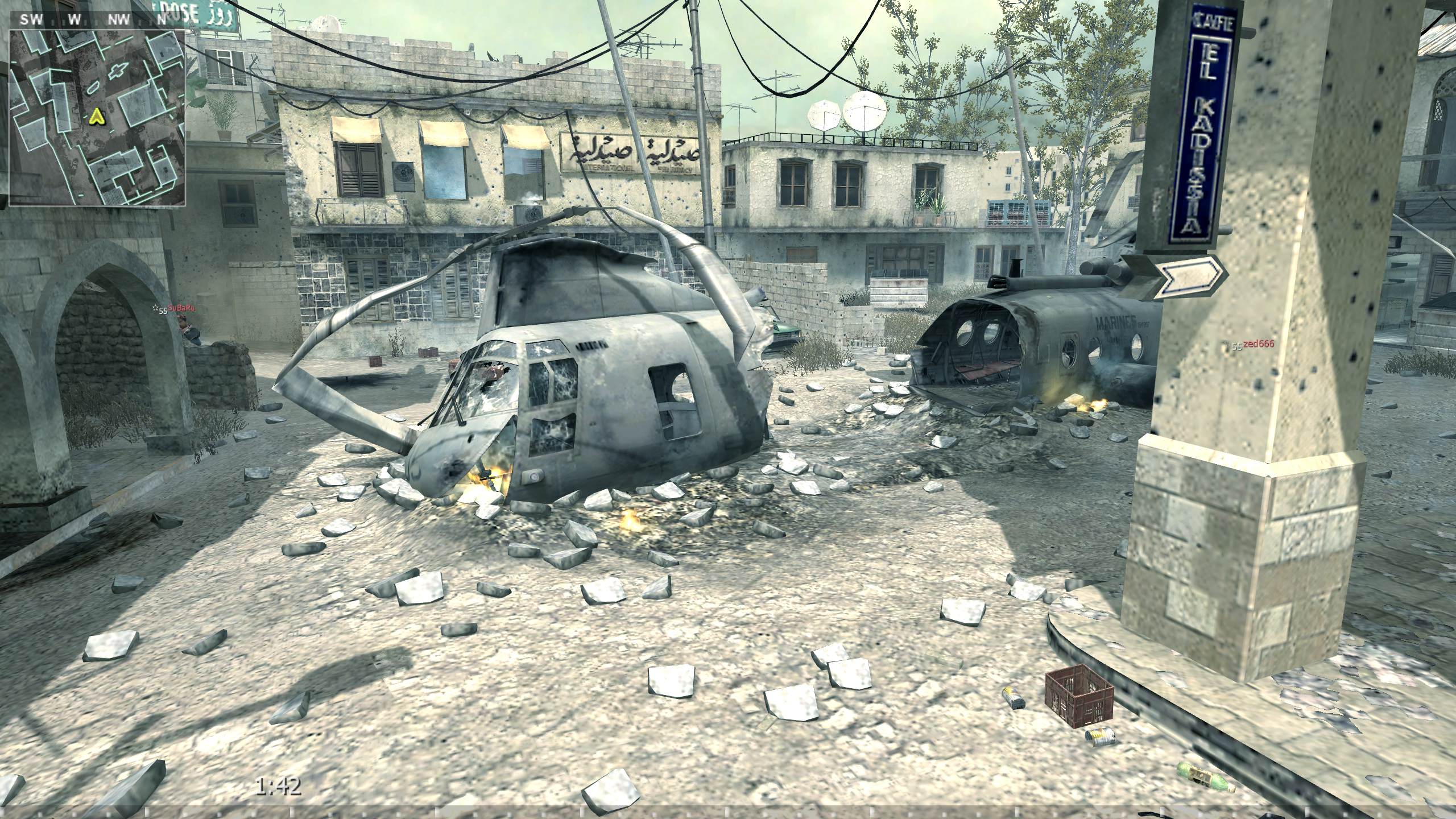Select the N heading label on the compass
Screen dimensions: 1456x819
click(163, 18)
